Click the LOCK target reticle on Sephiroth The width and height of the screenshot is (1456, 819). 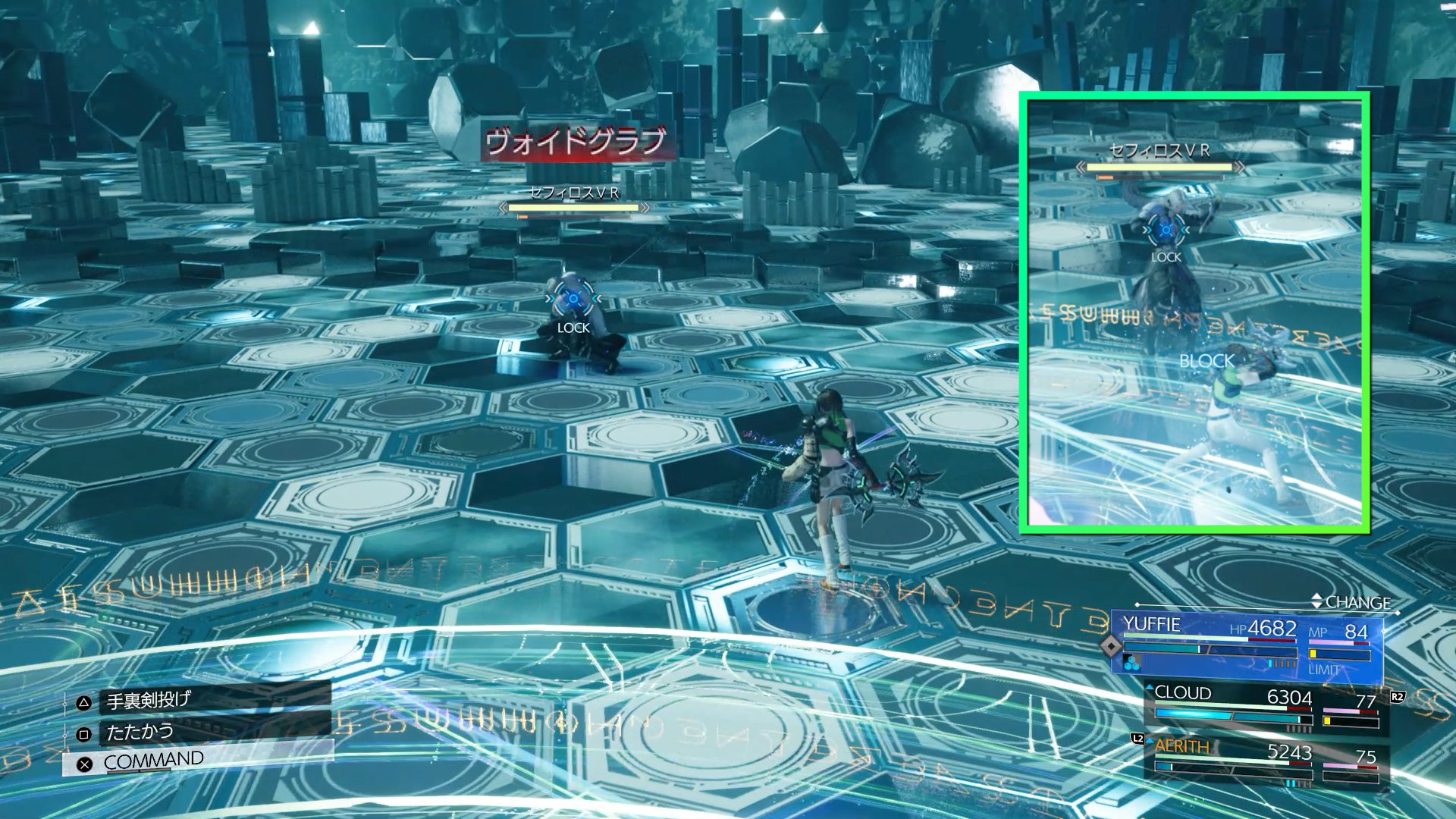point(573,300)
